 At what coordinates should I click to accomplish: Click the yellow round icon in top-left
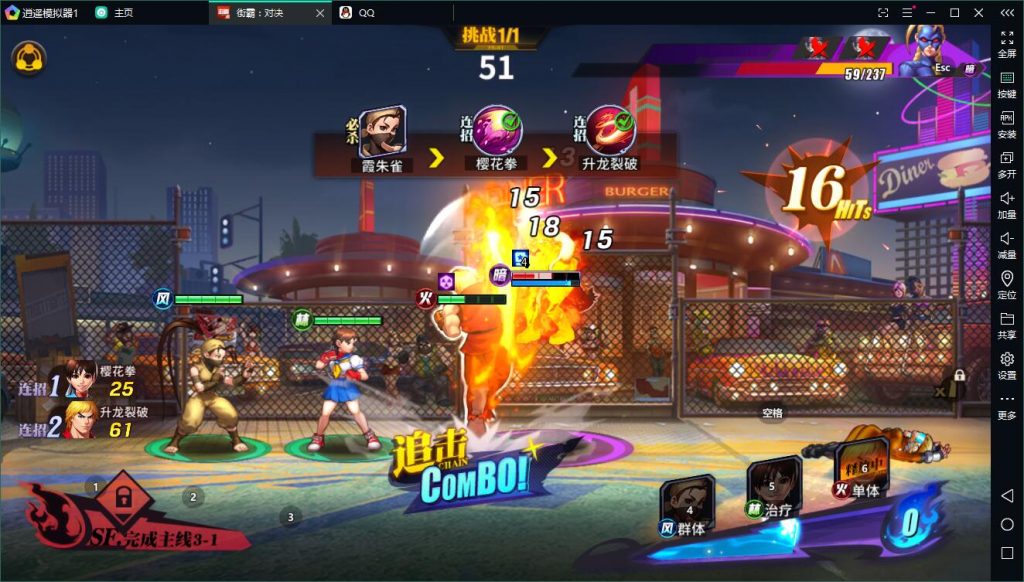(28, 57)
